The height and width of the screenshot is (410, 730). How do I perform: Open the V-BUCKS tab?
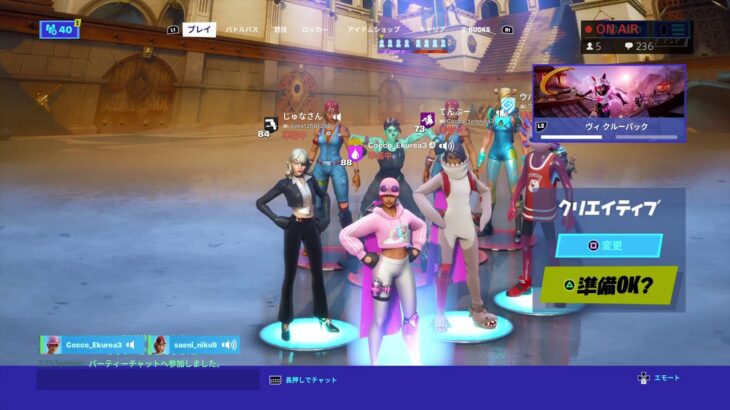click(476, 30)
